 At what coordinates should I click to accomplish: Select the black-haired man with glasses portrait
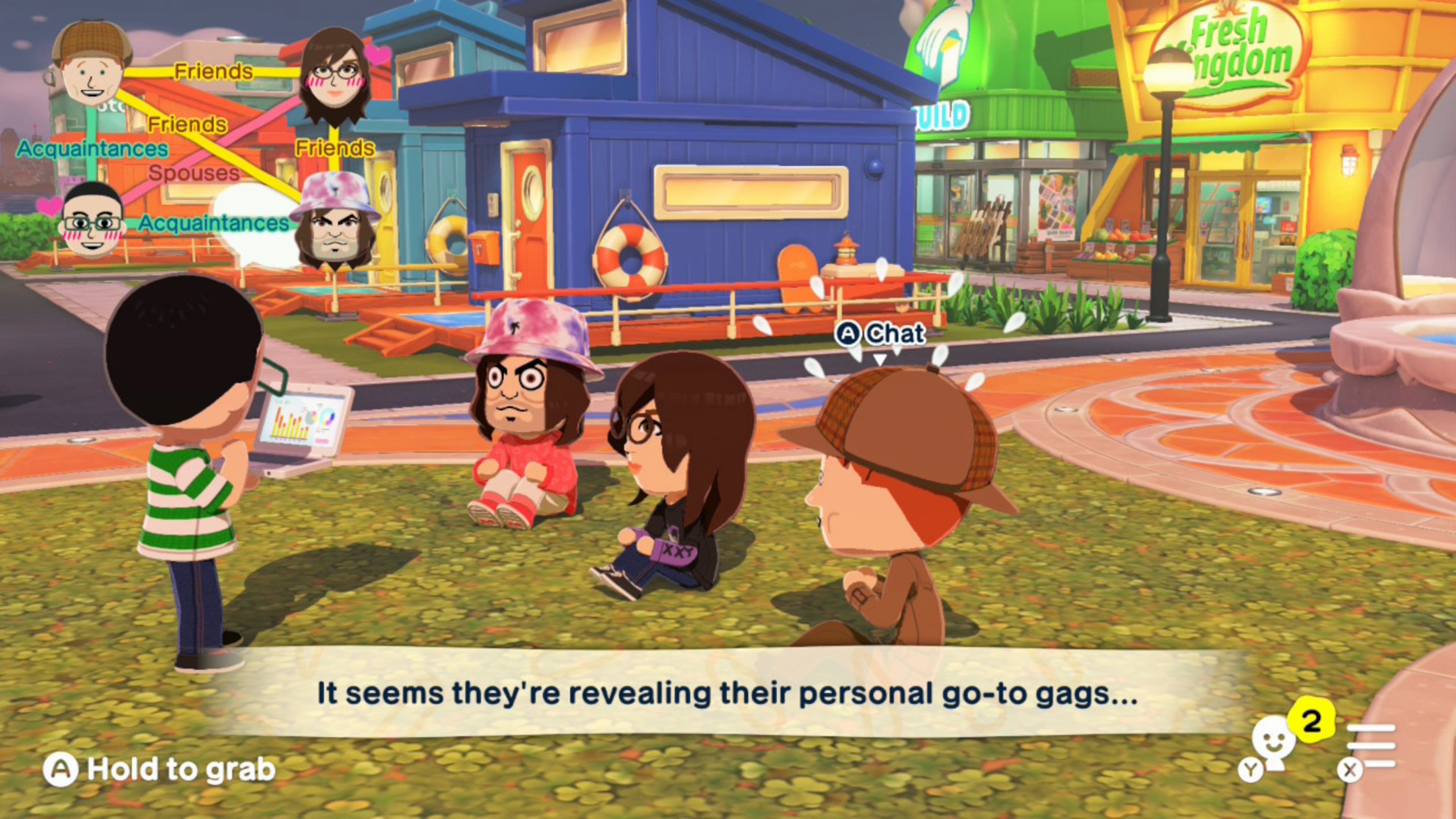(92, 220)
